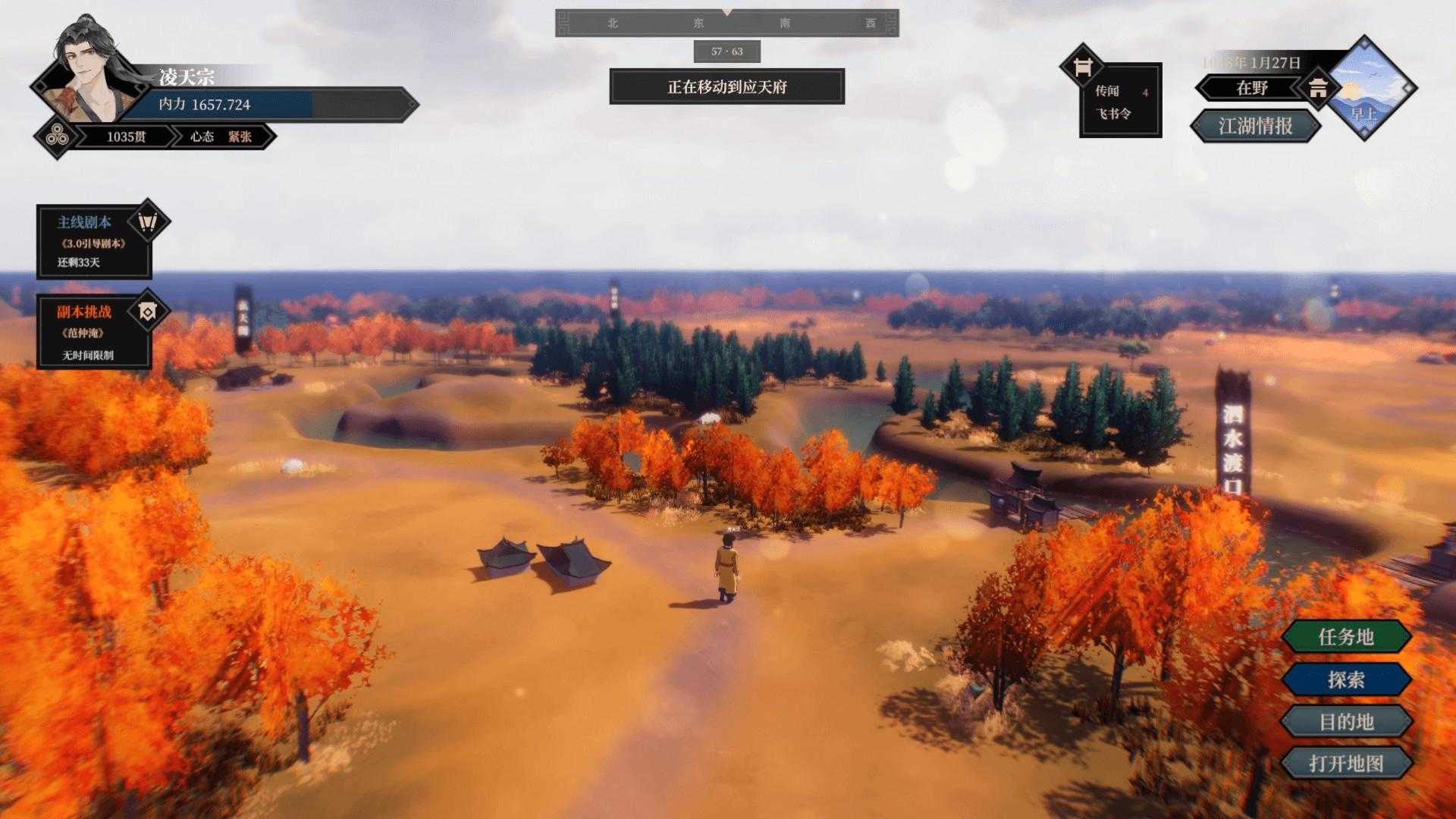This screenshot has height=819, width=1456.
Task: Click the 泗水渡口 location banner
Action: pyautogui.click(x=1233, y=436)
